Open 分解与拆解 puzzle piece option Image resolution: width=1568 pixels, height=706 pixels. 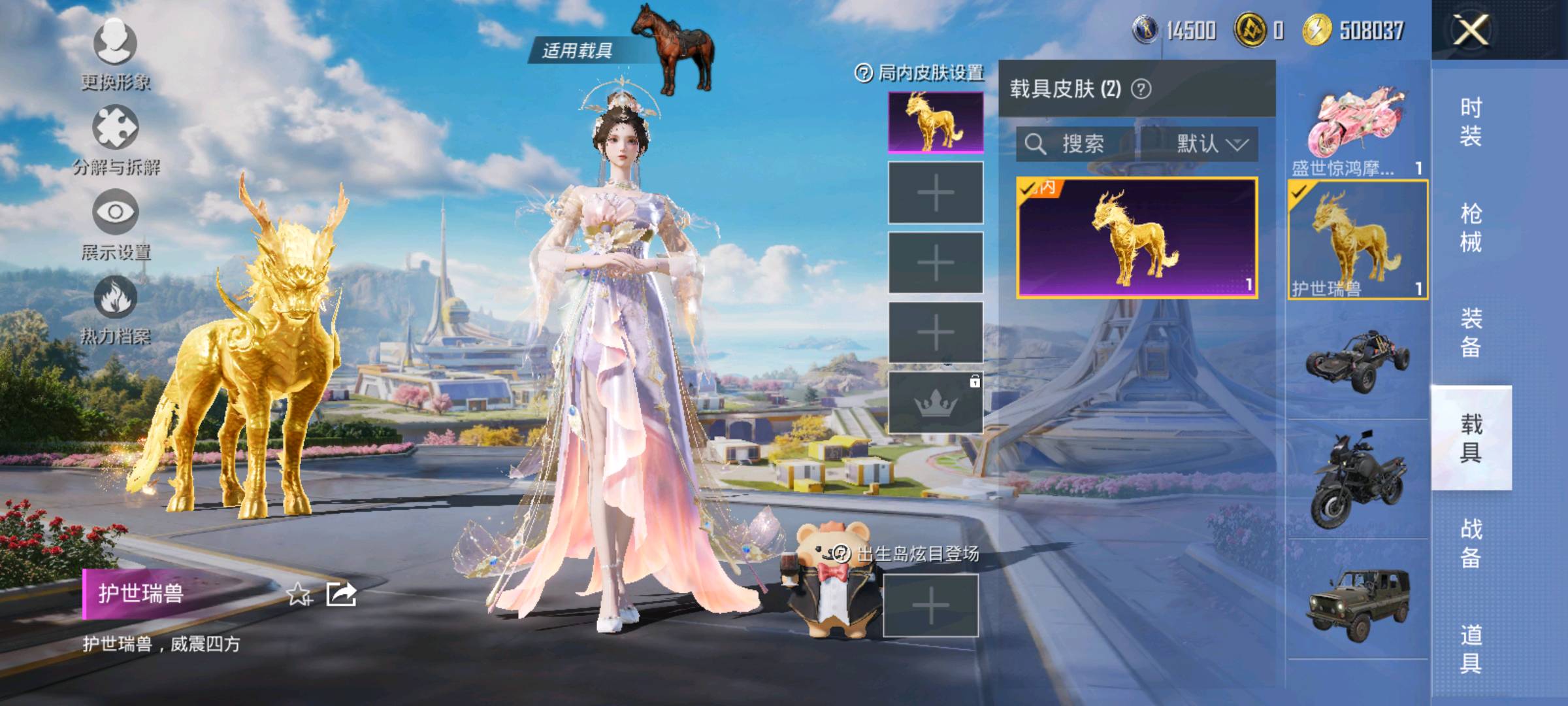point(116,128)
